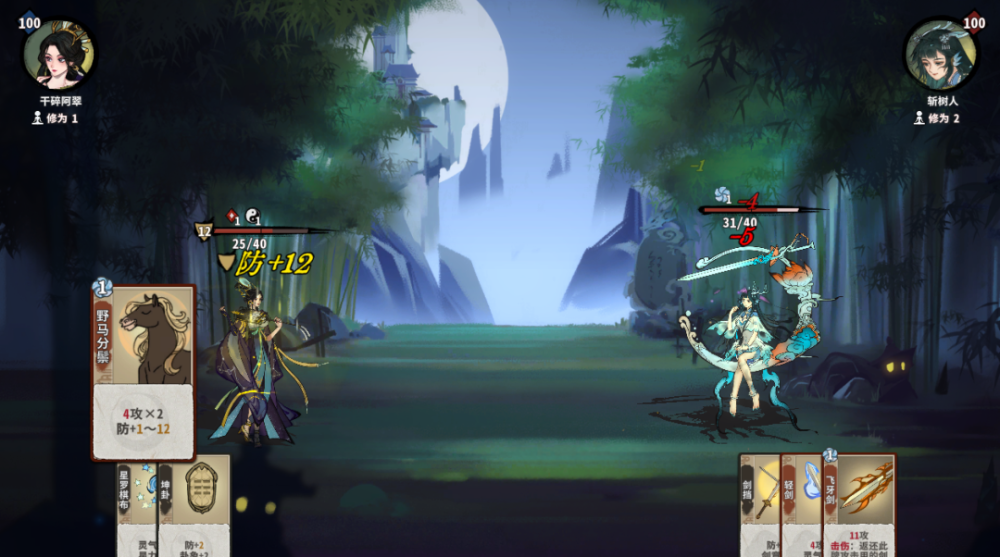Choose the 星罗棋布 card
This screenshot has width=1000, height=557.
click(x=136, y=506)
